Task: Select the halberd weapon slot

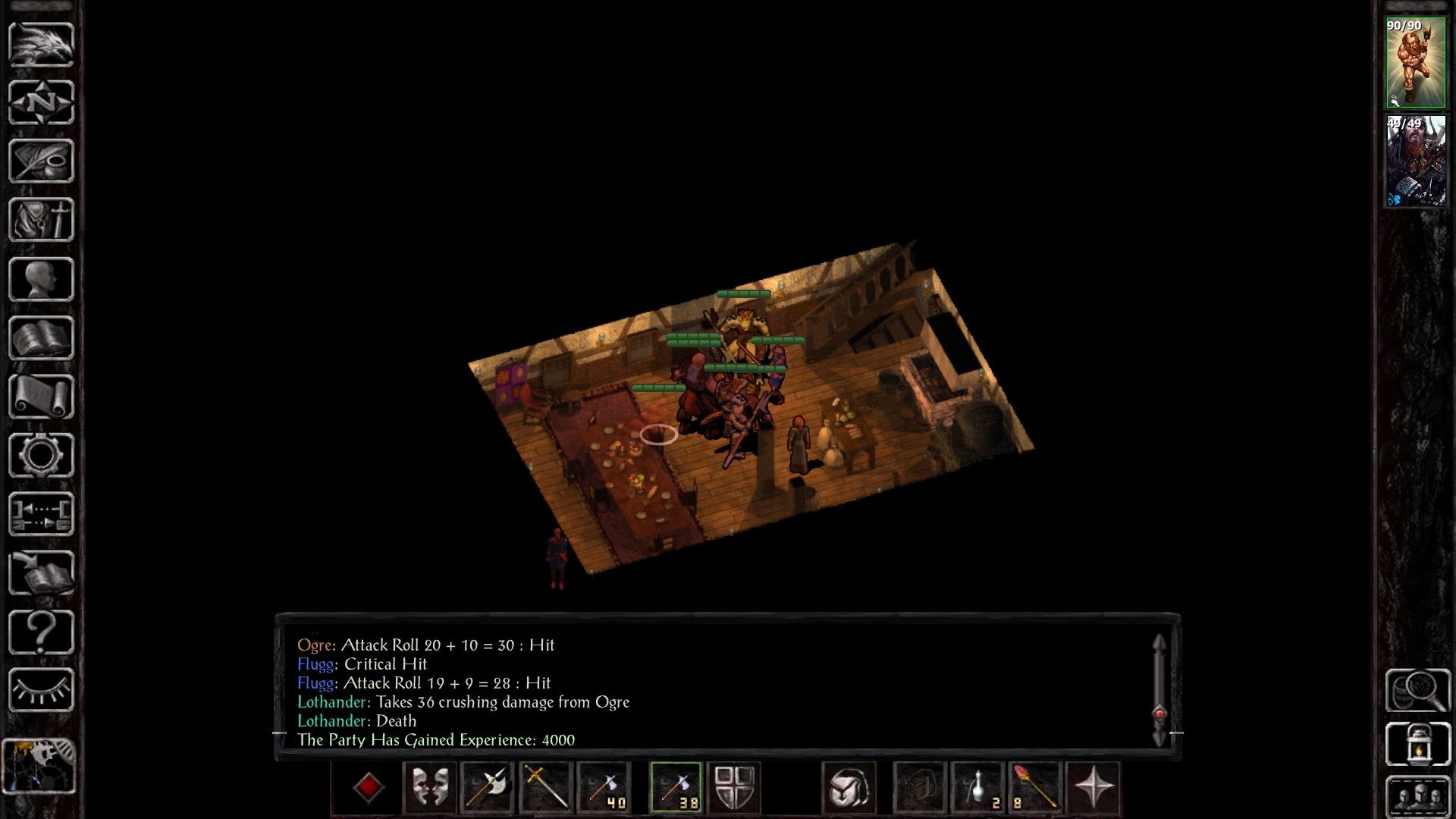Action: point(488,787)
